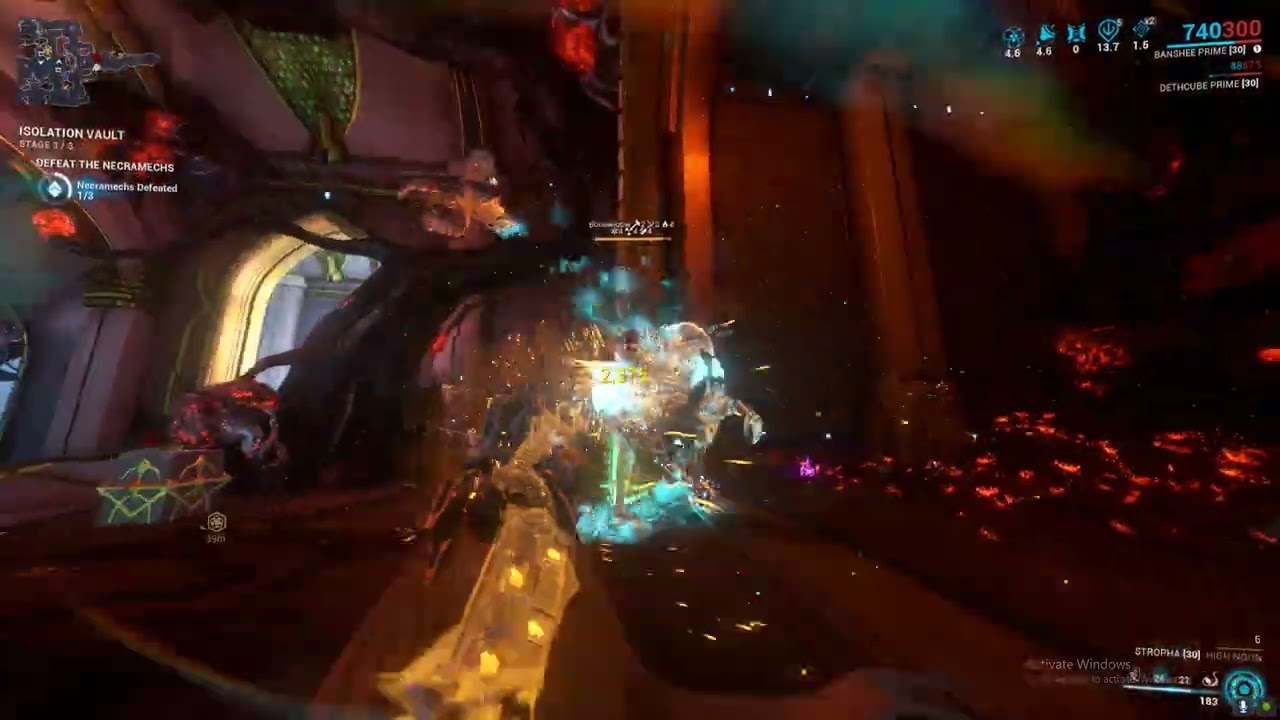
Task: Open the minimap overlay
Action: click(55, 62)
